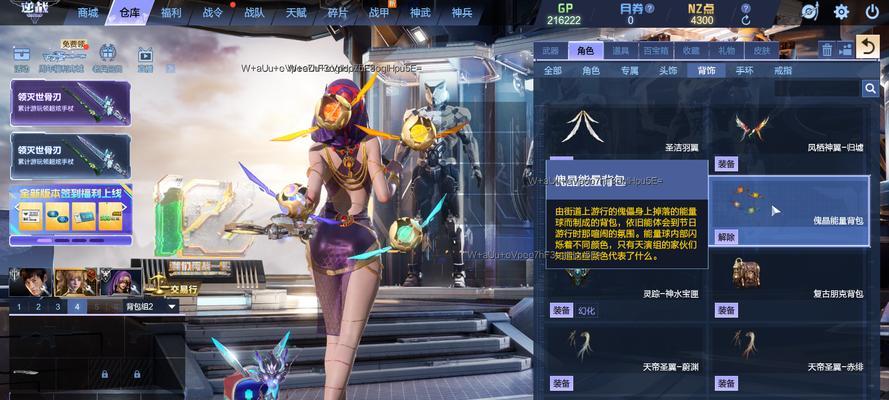
Task: Unequip 傀儡能量背包 with 解除 button
Action: 727,237
